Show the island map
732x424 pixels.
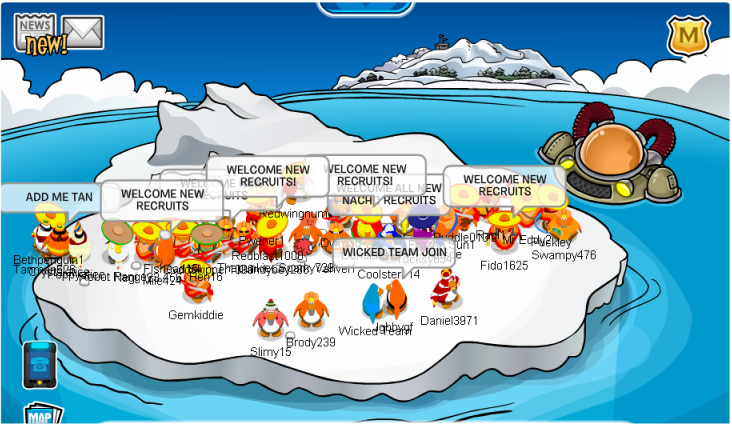(x=39, y=415)
